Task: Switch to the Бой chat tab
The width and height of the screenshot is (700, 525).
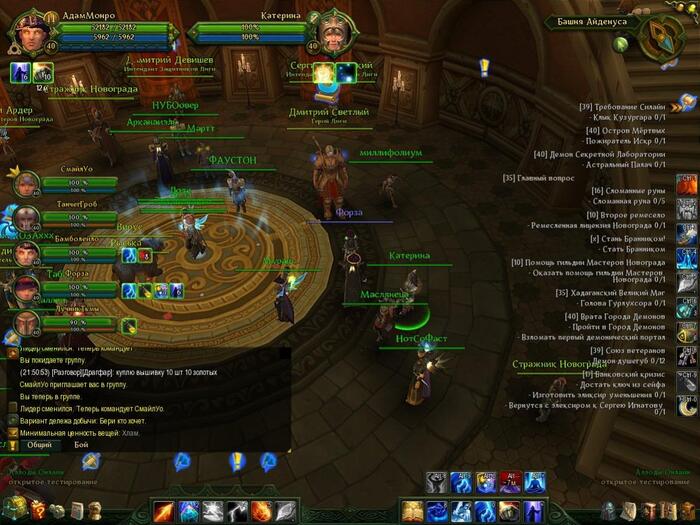Action: [82, 444]
